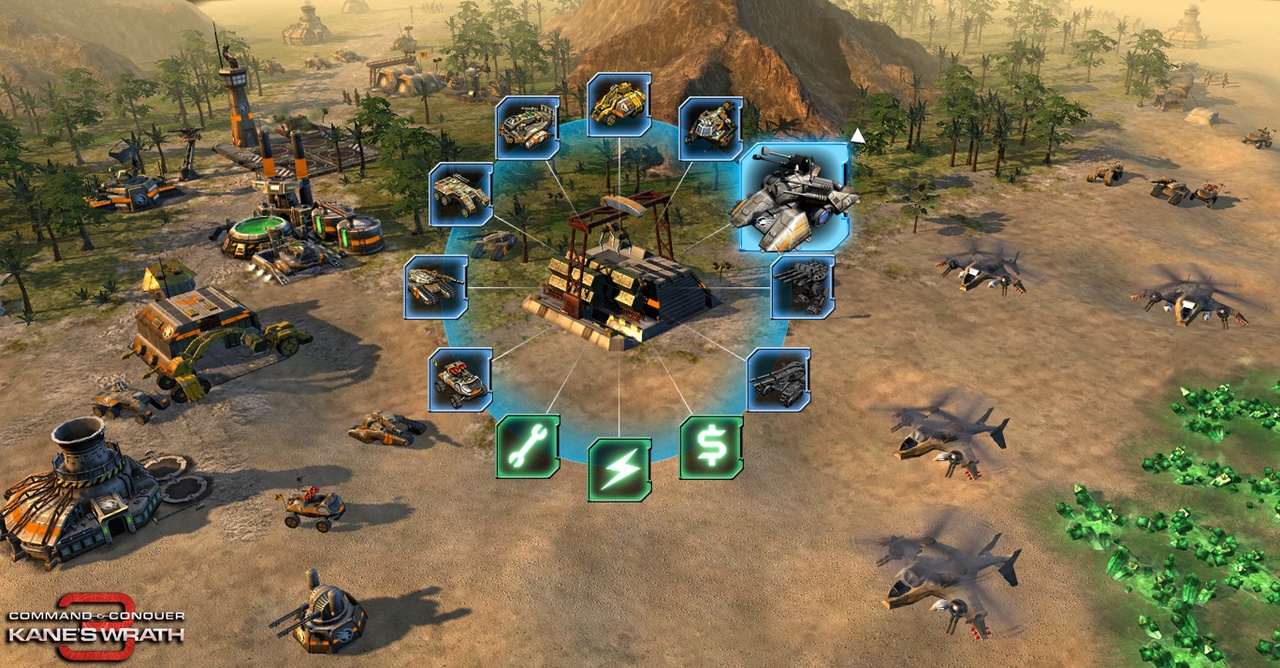Select the highlighted hover gunship unit icon
1280x668 pixels.
click(795, 197)
